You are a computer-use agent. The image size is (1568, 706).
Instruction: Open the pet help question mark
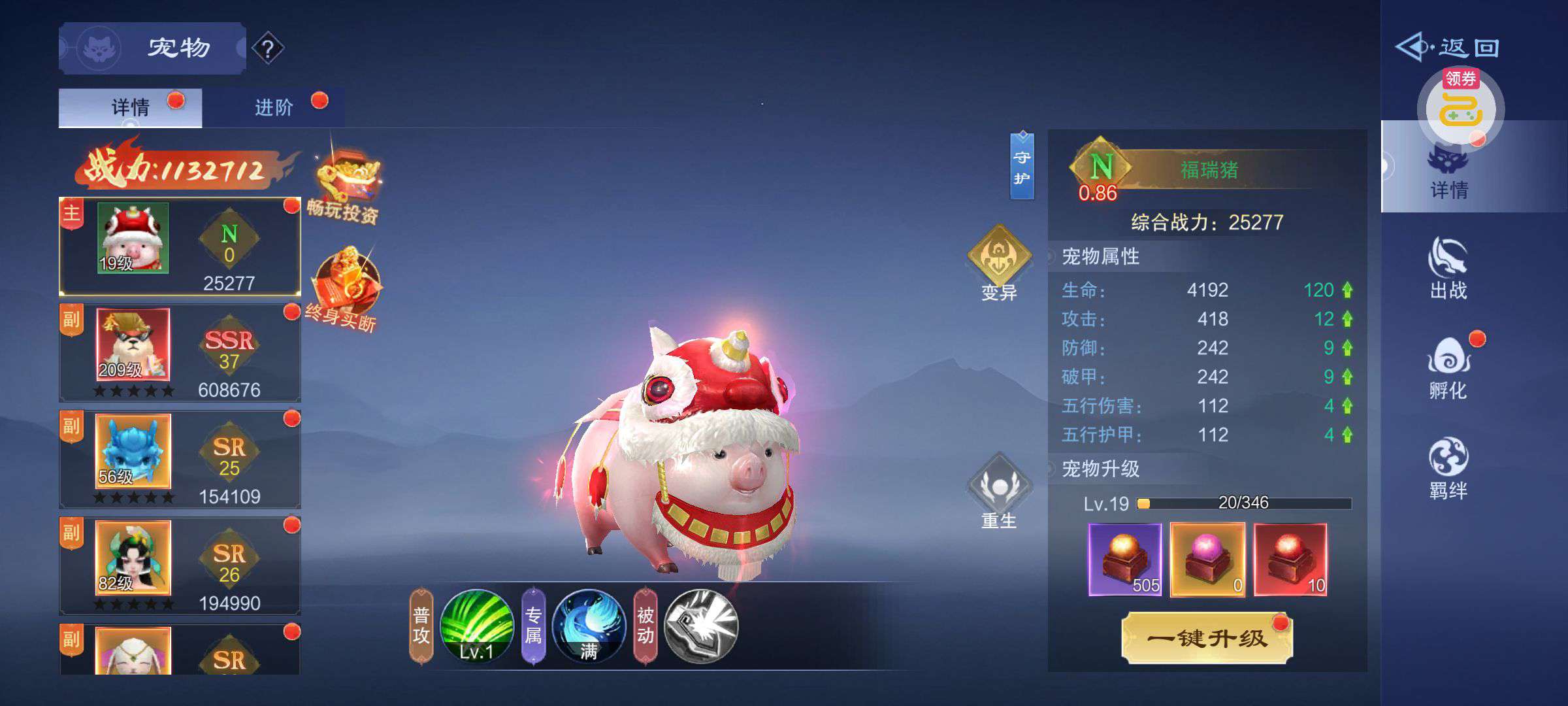(x=267, y=48)
